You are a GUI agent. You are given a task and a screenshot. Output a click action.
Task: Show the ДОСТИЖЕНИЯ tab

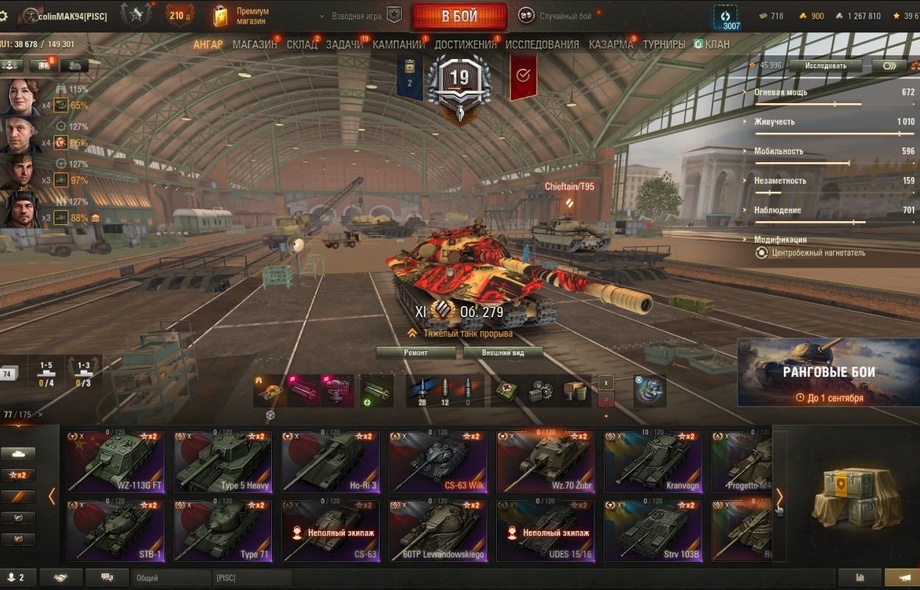click(x=465, y=45)
